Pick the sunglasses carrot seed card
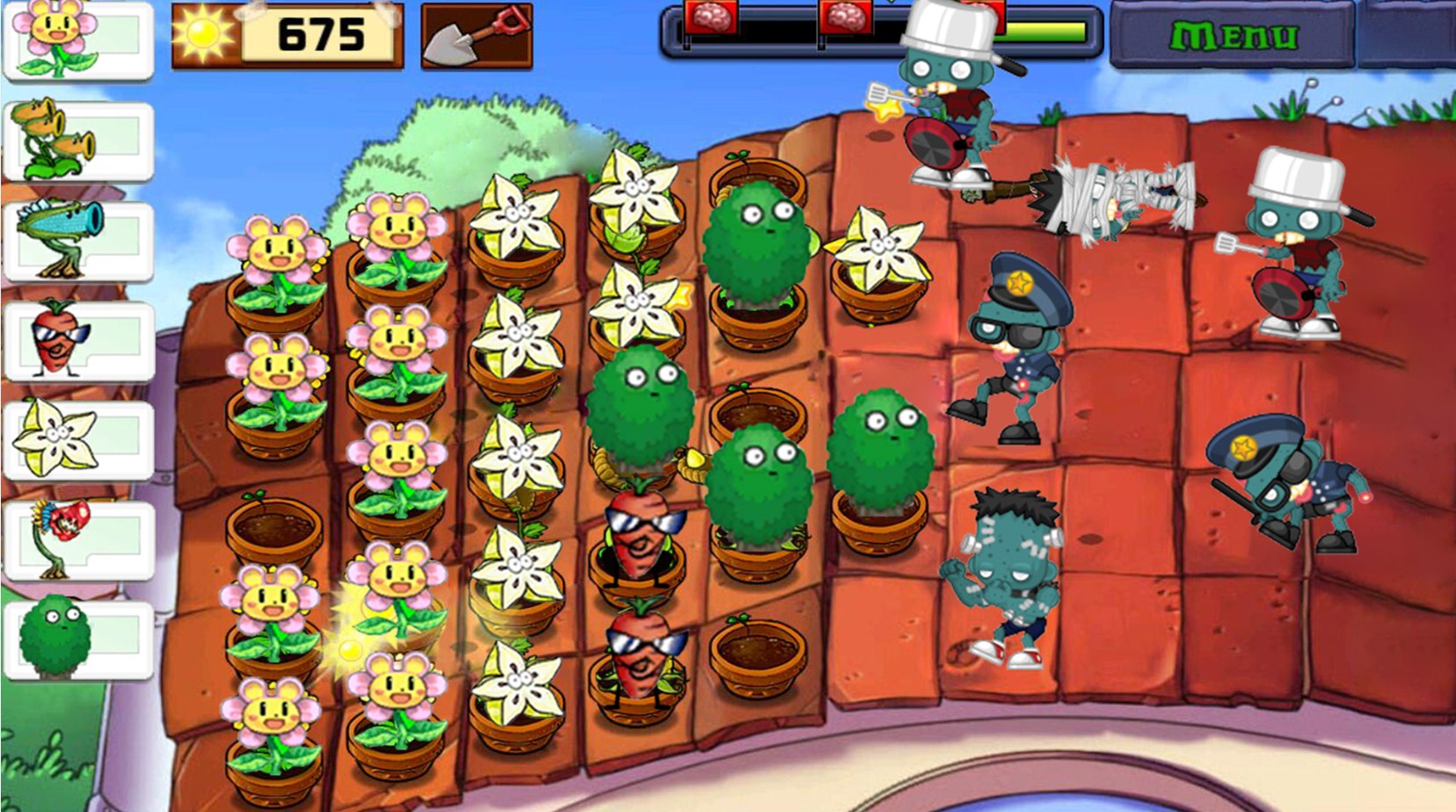Image resolution: width=1456 pixels, height=812 pixels. [x=77, y=341]
